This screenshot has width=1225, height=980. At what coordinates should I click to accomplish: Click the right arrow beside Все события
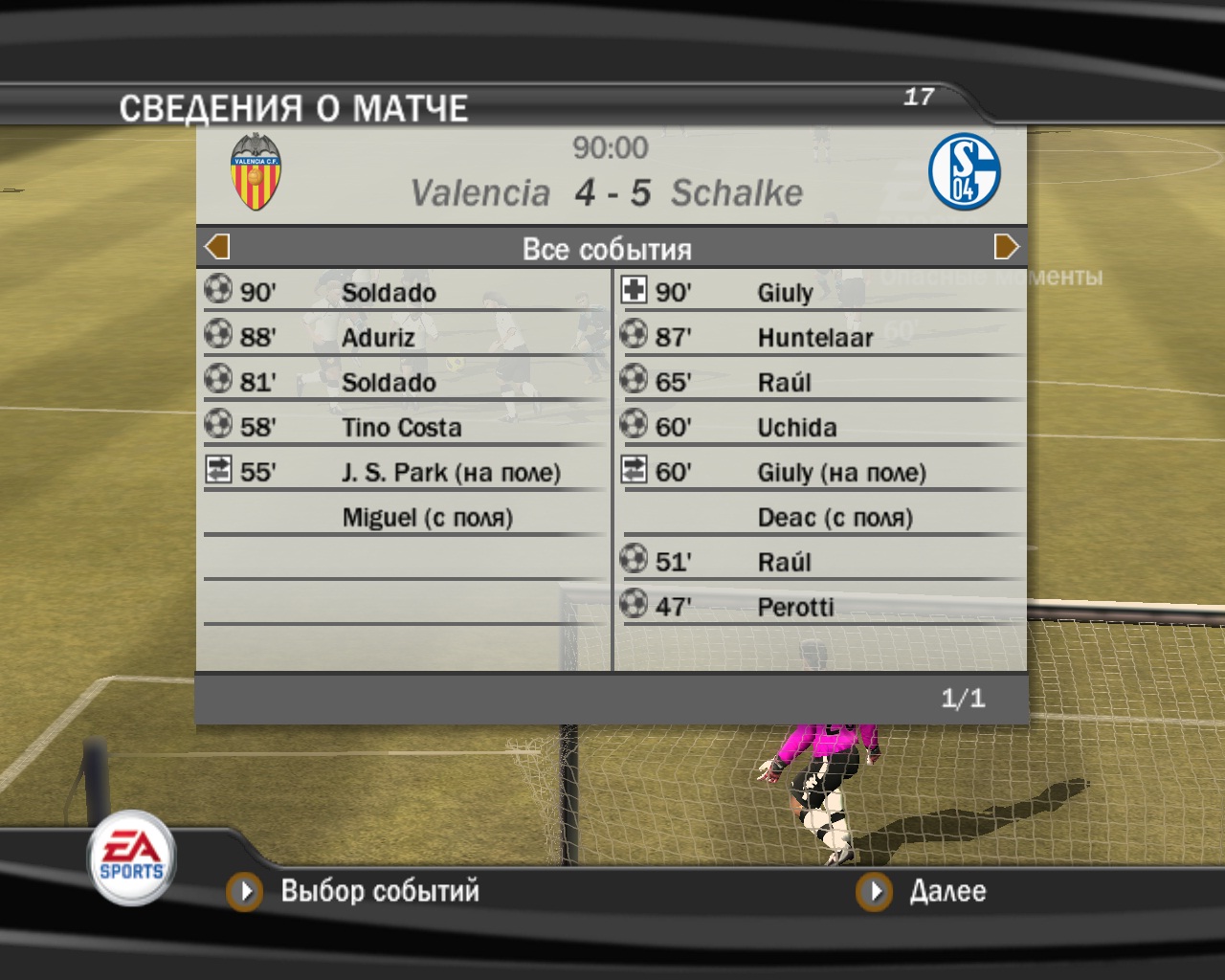(1006, 247)
